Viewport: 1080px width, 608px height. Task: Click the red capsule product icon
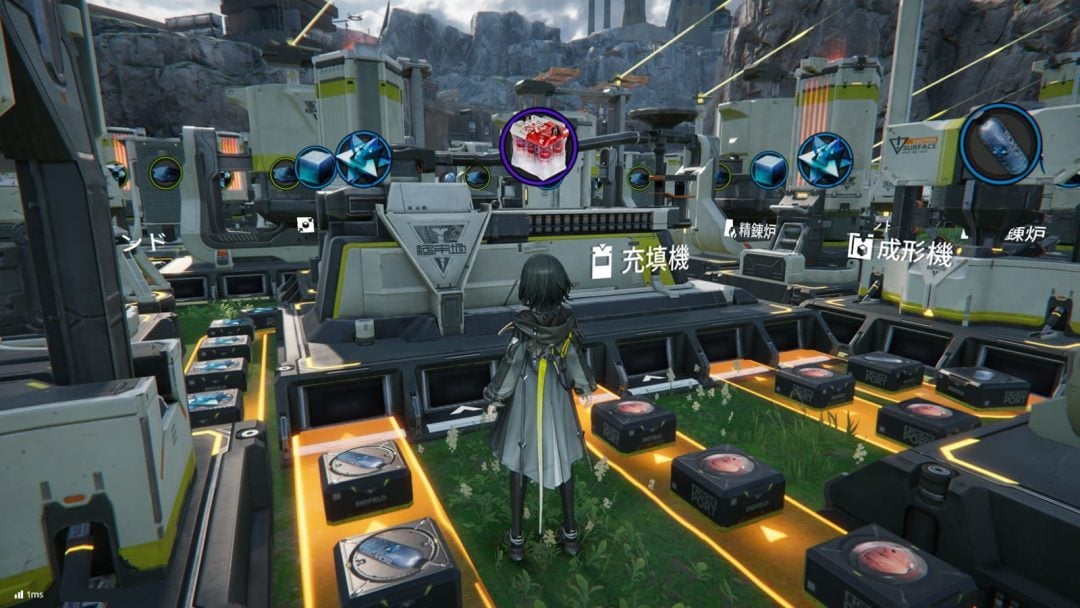click(538, 147)
